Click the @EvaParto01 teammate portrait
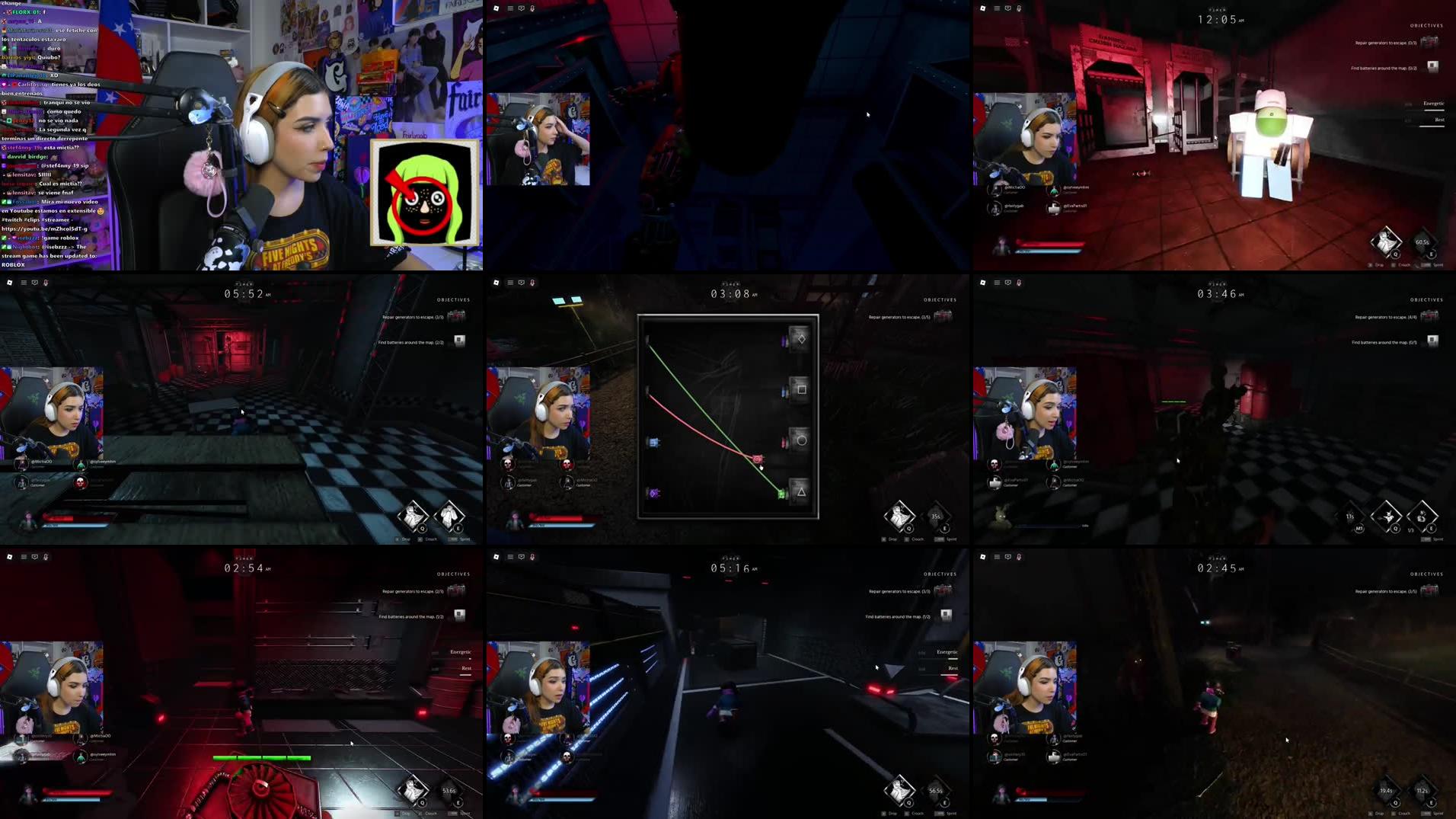The height and width of the screenshot is (819, 1456). 1054,210
